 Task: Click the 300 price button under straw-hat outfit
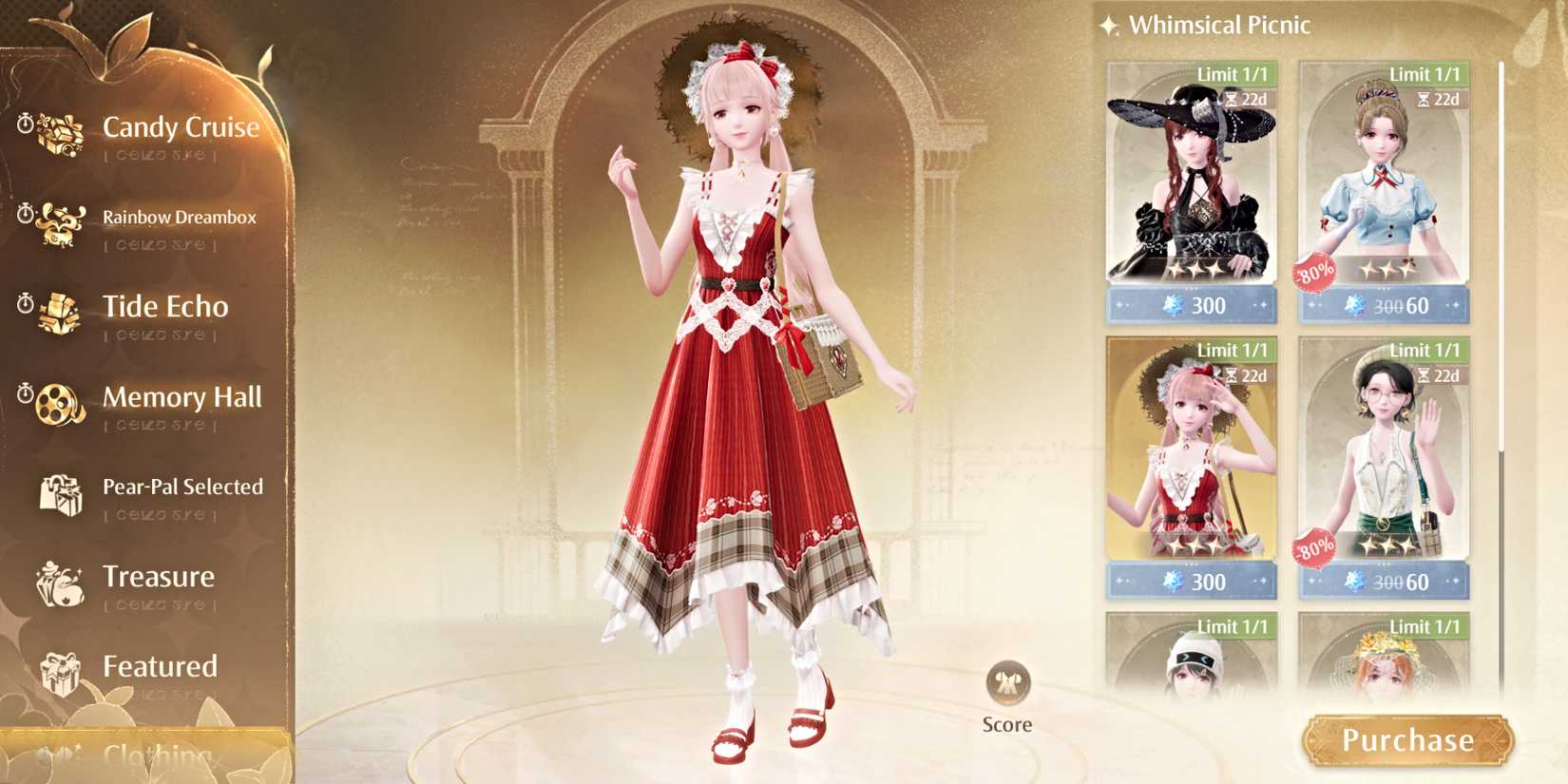coord(1190,582)
